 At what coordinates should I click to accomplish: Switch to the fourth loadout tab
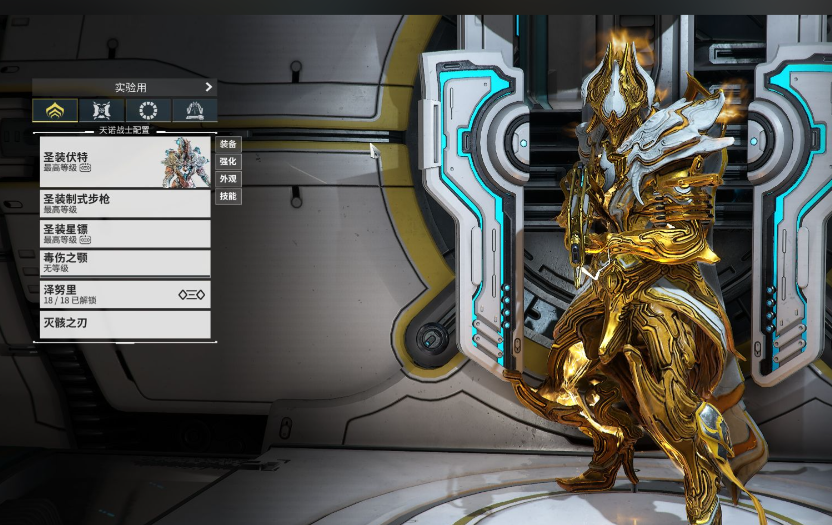click(194, 110)
